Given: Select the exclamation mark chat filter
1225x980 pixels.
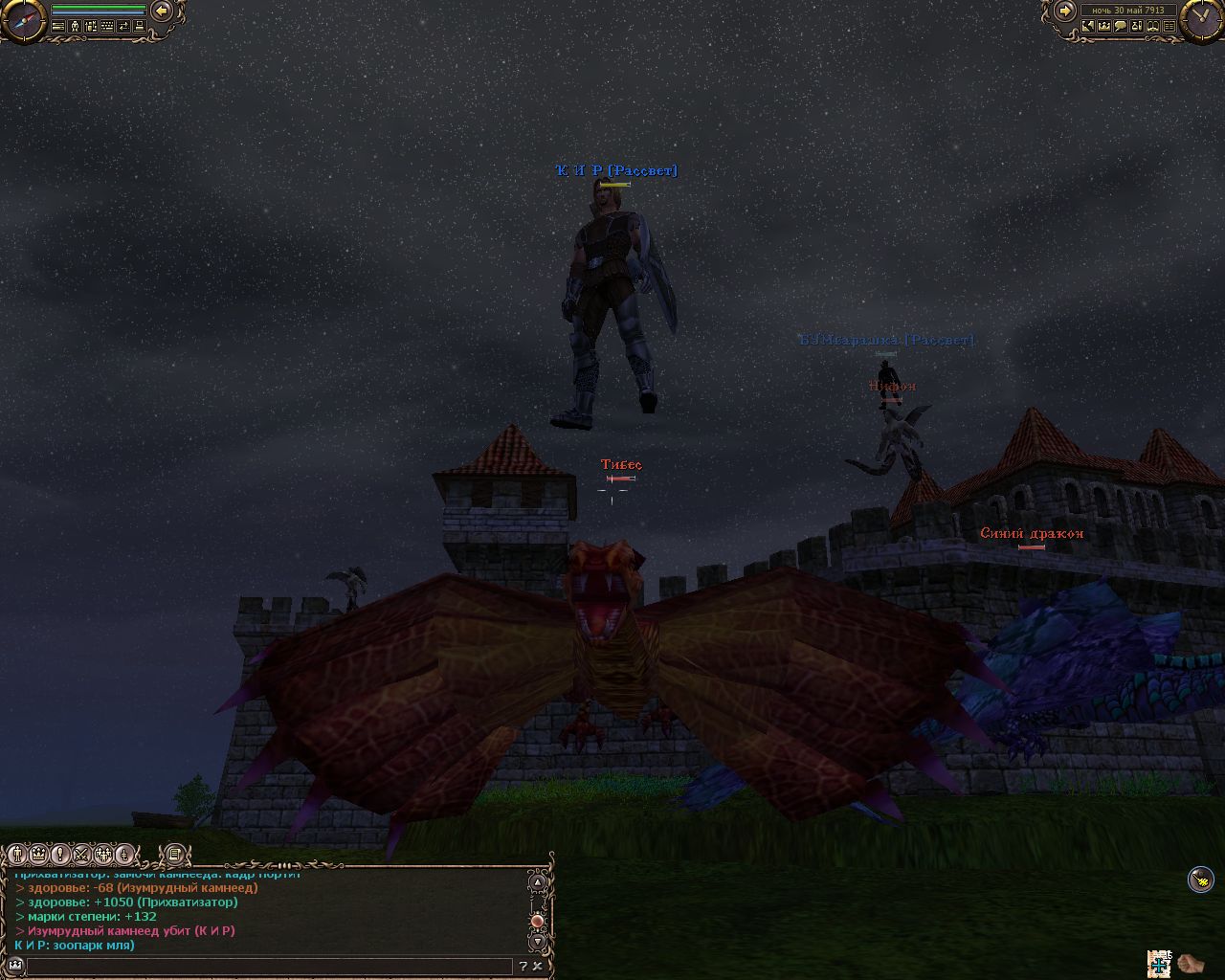Looking at the screenshot, I should click(60, 854).
